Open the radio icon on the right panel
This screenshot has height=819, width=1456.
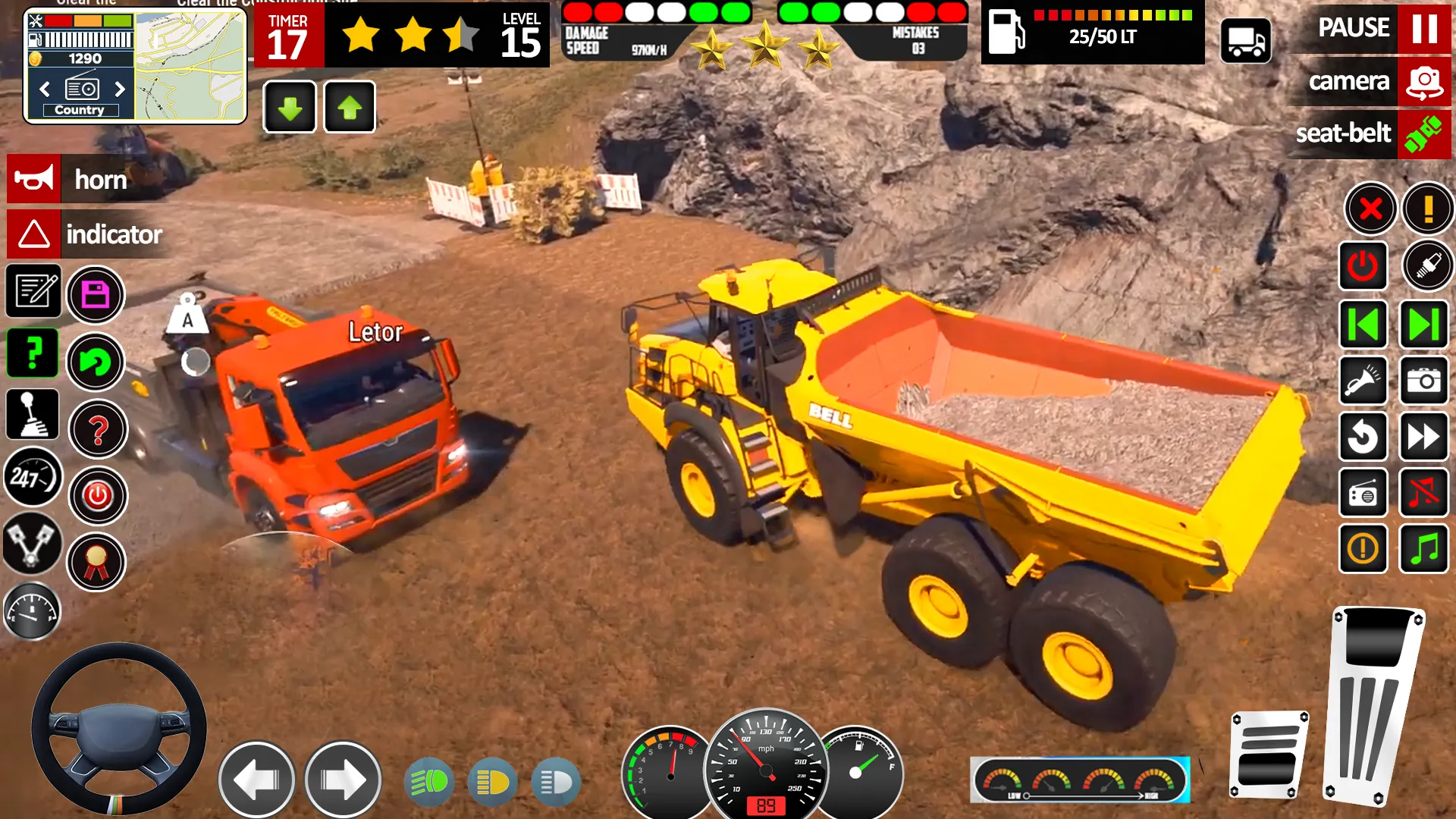click(x=1363, y=493)
